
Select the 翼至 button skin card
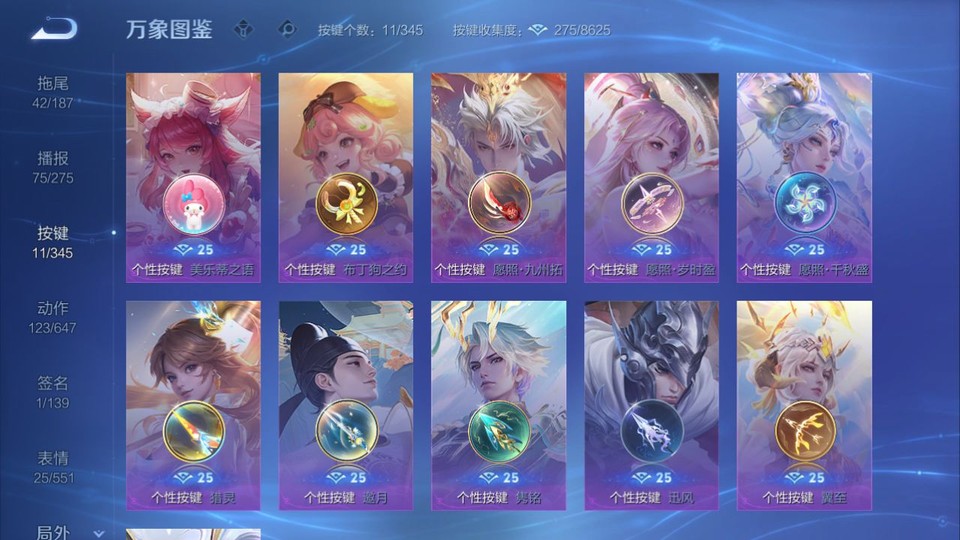pos(804,405)
